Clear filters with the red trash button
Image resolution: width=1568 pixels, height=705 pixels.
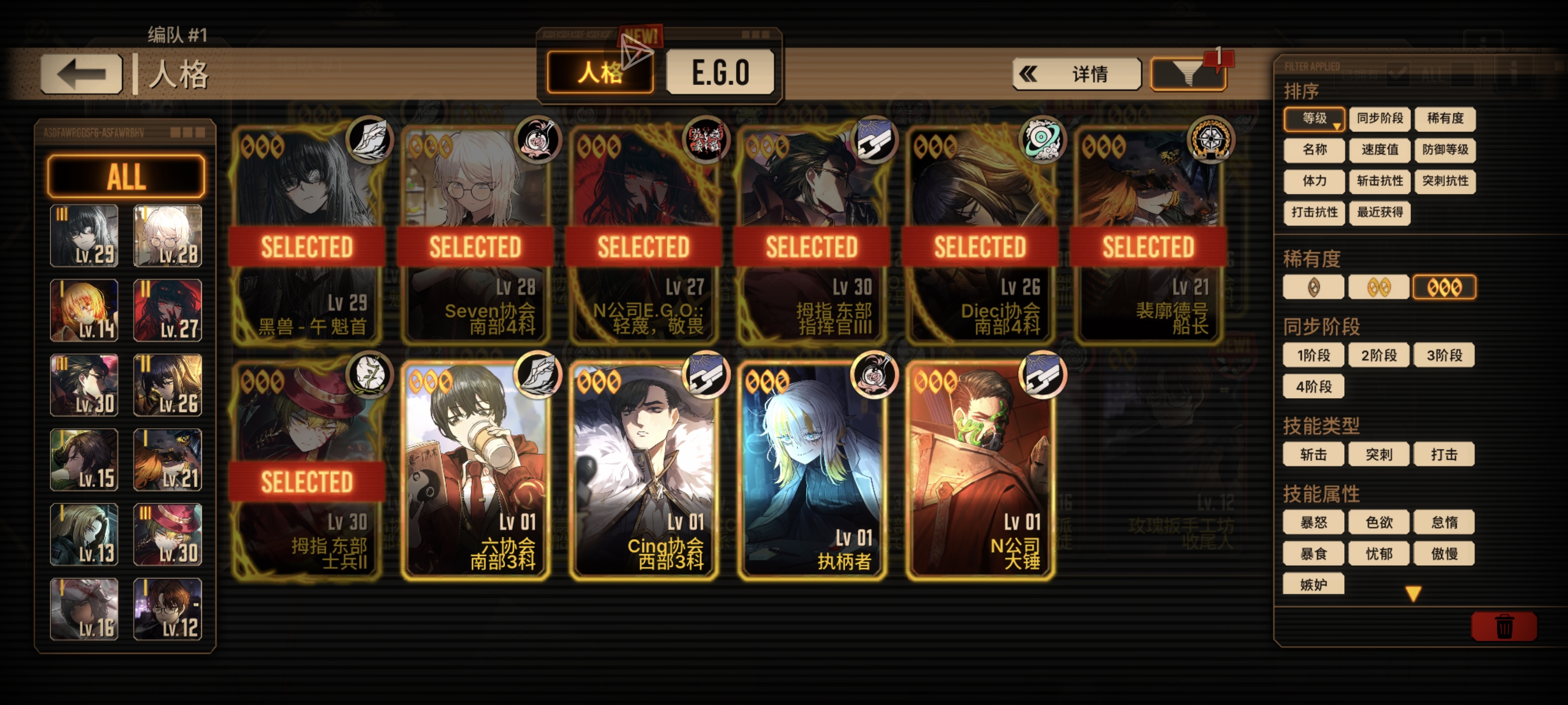click(x=1503, y=626)
